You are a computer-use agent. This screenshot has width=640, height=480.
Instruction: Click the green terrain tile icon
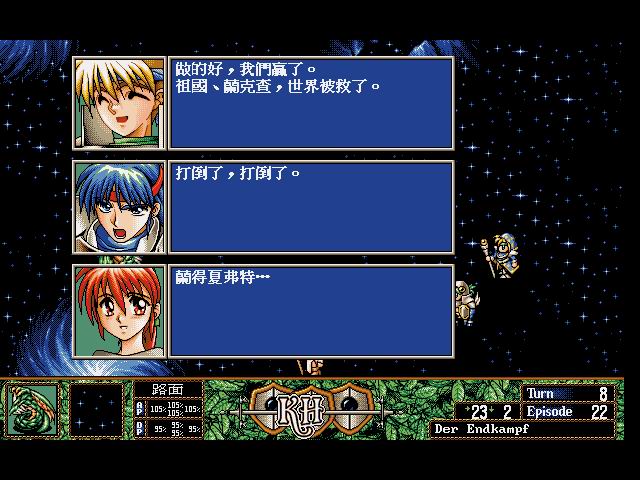tap(33, 409)
